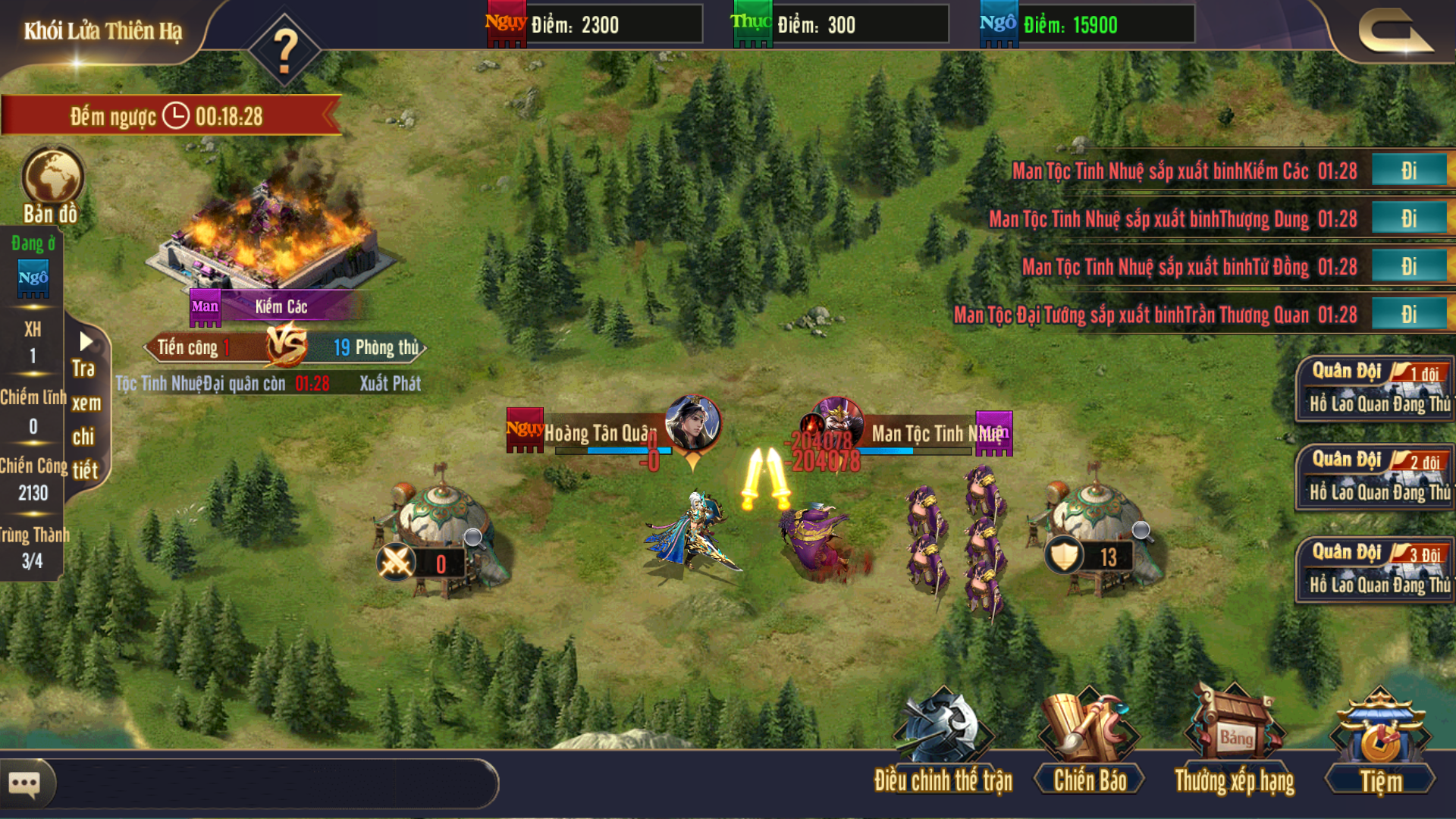Open the chat speech bubble icon
This screenshot has height=819, width=1456.
coord(25,783)
